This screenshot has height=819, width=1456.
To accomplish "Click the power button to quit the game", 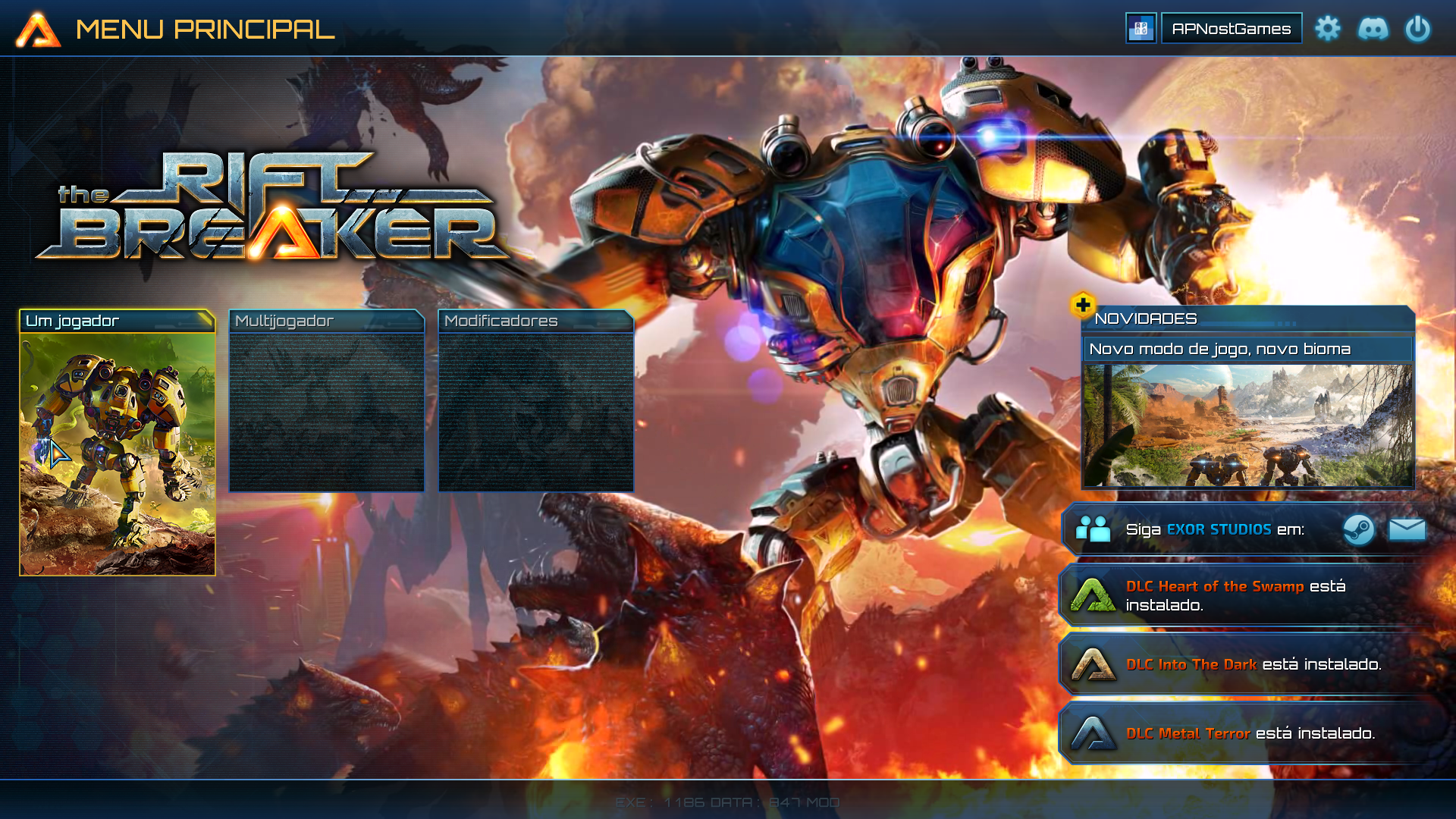I will (1419, 29).
